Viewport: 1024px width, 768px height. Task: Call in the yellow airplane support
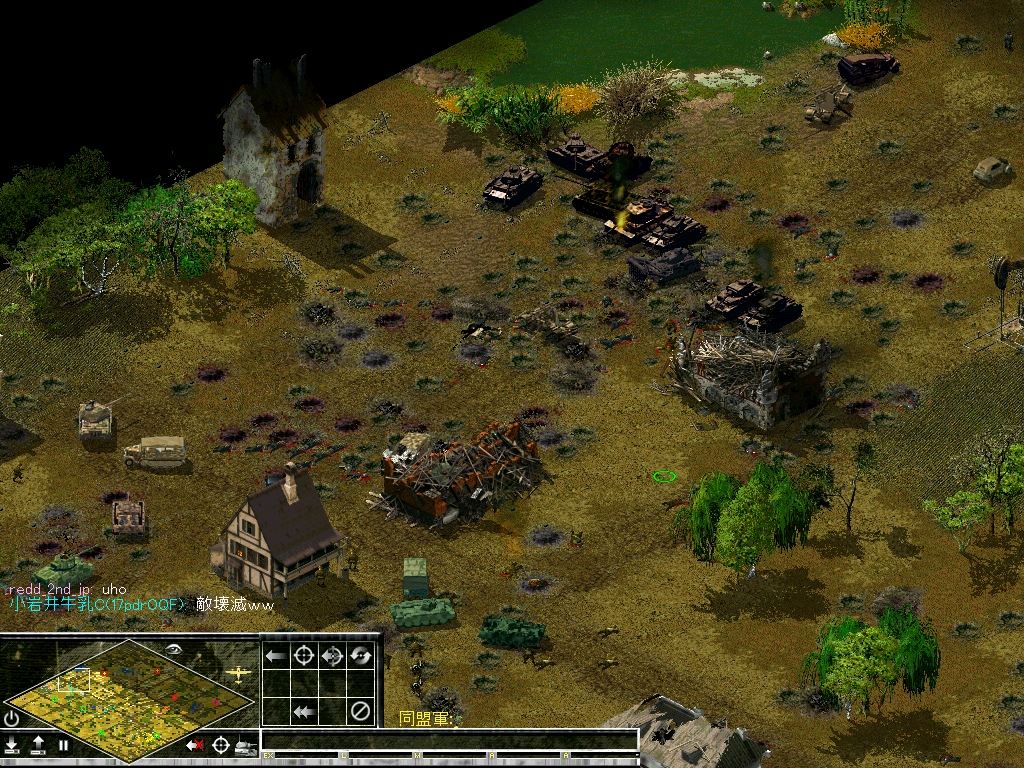[x=238, y=673]
